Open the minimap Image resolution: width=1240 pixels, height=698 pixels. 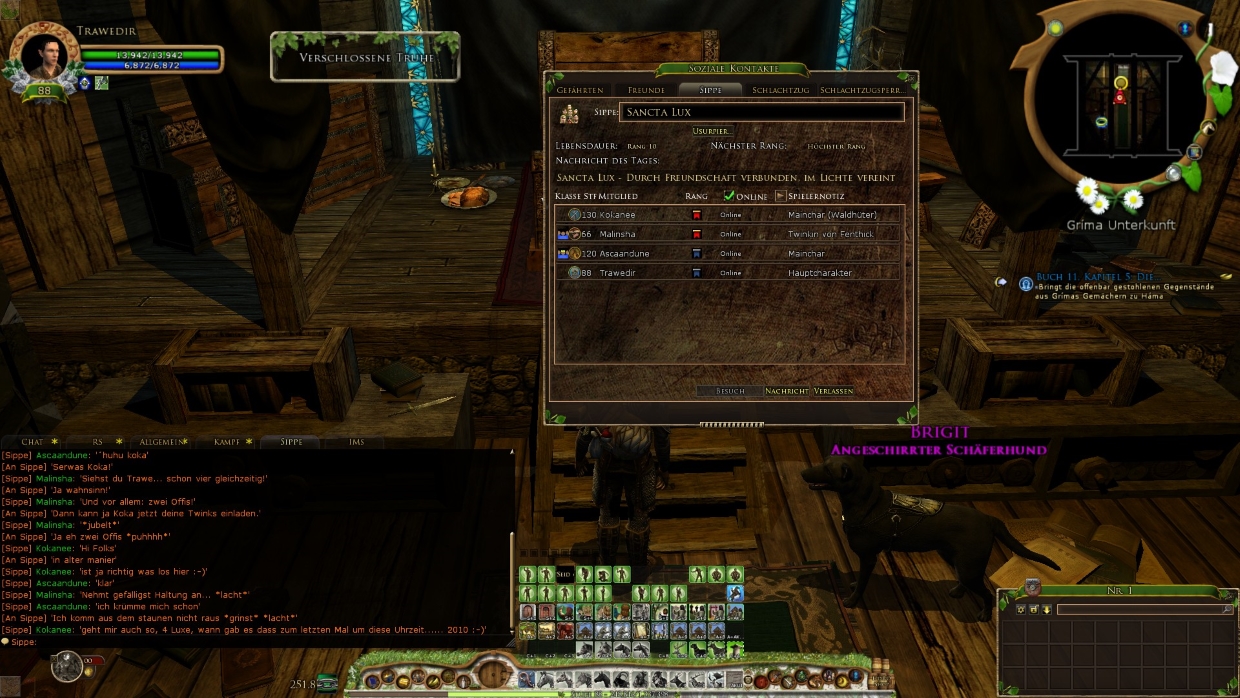[x=1120, y=100]
